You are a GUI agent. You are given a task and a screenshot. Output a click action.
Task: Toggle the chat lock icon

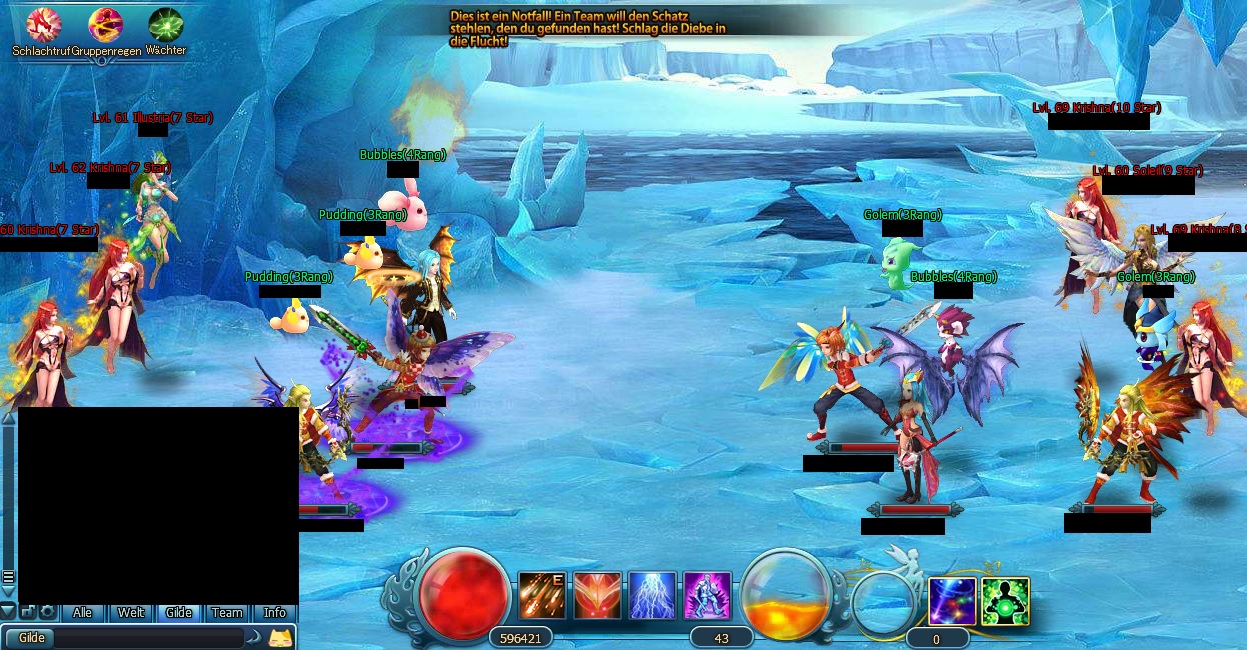point(28,612)
